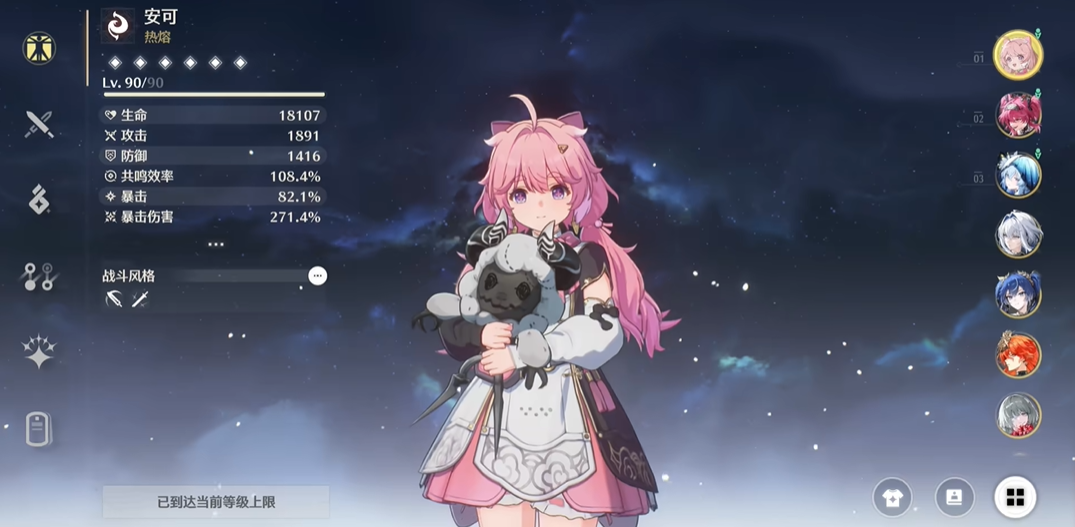Open the dossier card tab
The width and height of the screenshot is (1075, 527).
39,429
